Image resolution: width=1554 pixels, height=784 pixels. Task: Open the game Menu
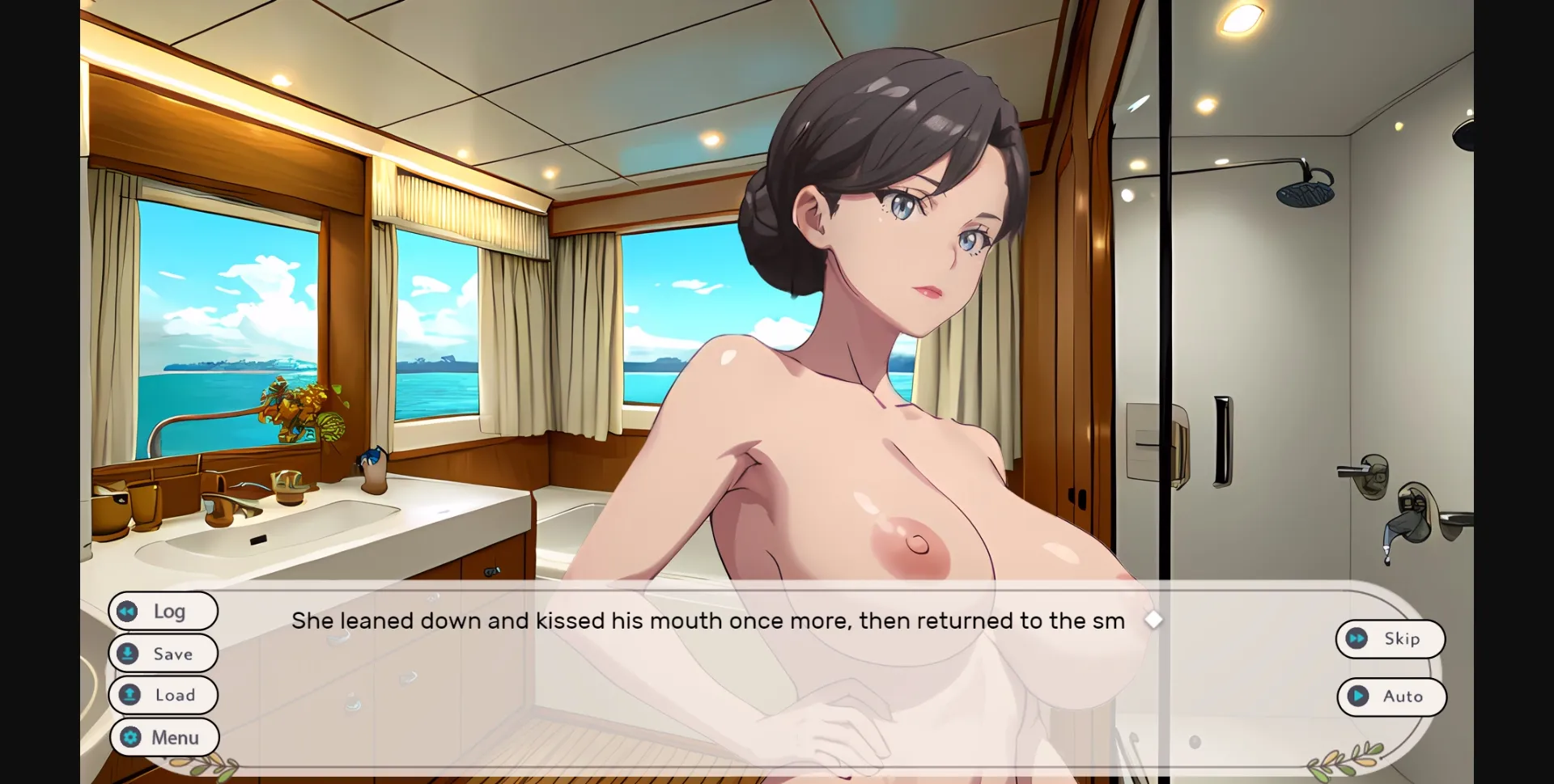pos(164,737)
